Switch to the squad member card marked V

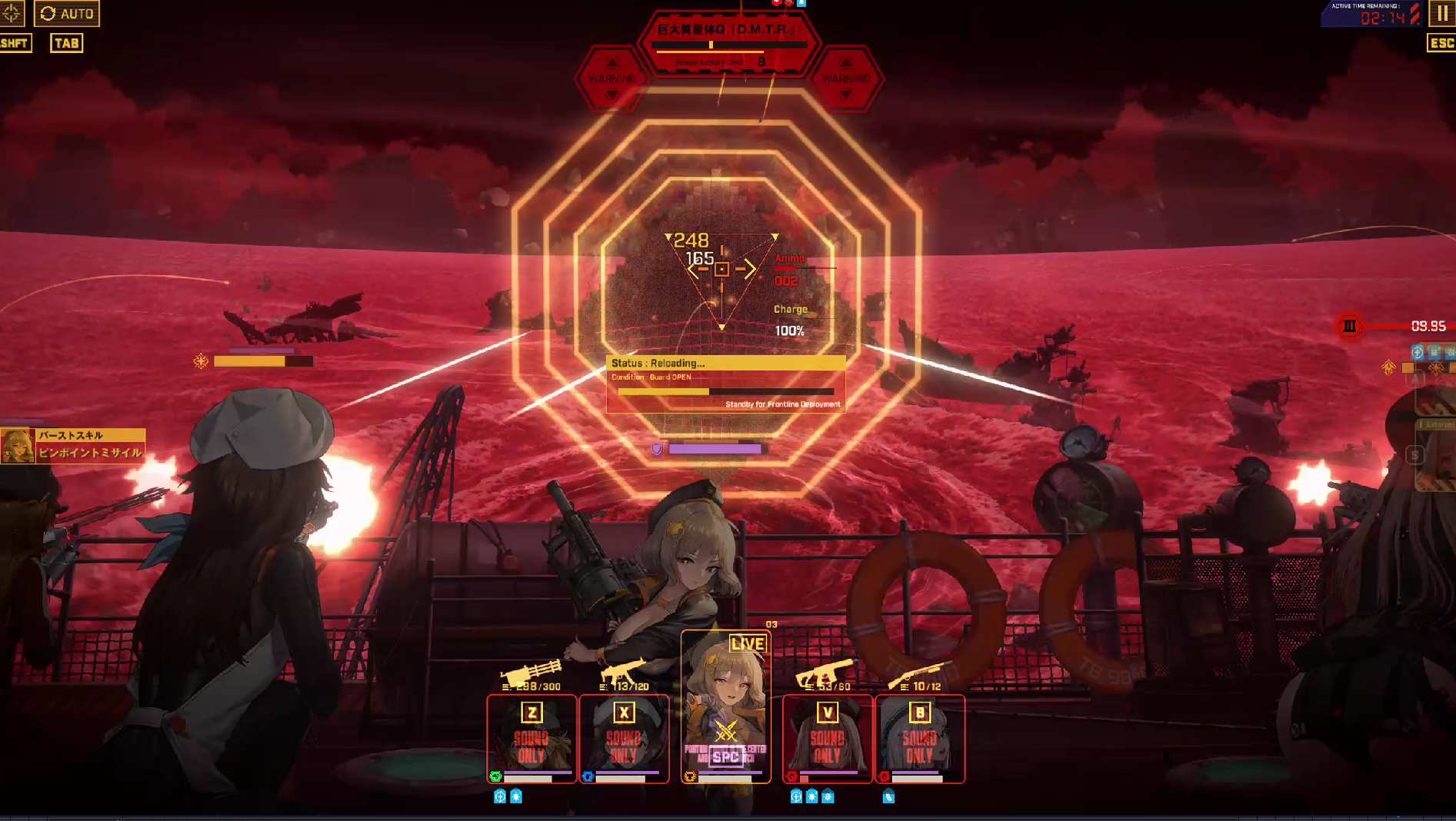(x=827, y=738)
